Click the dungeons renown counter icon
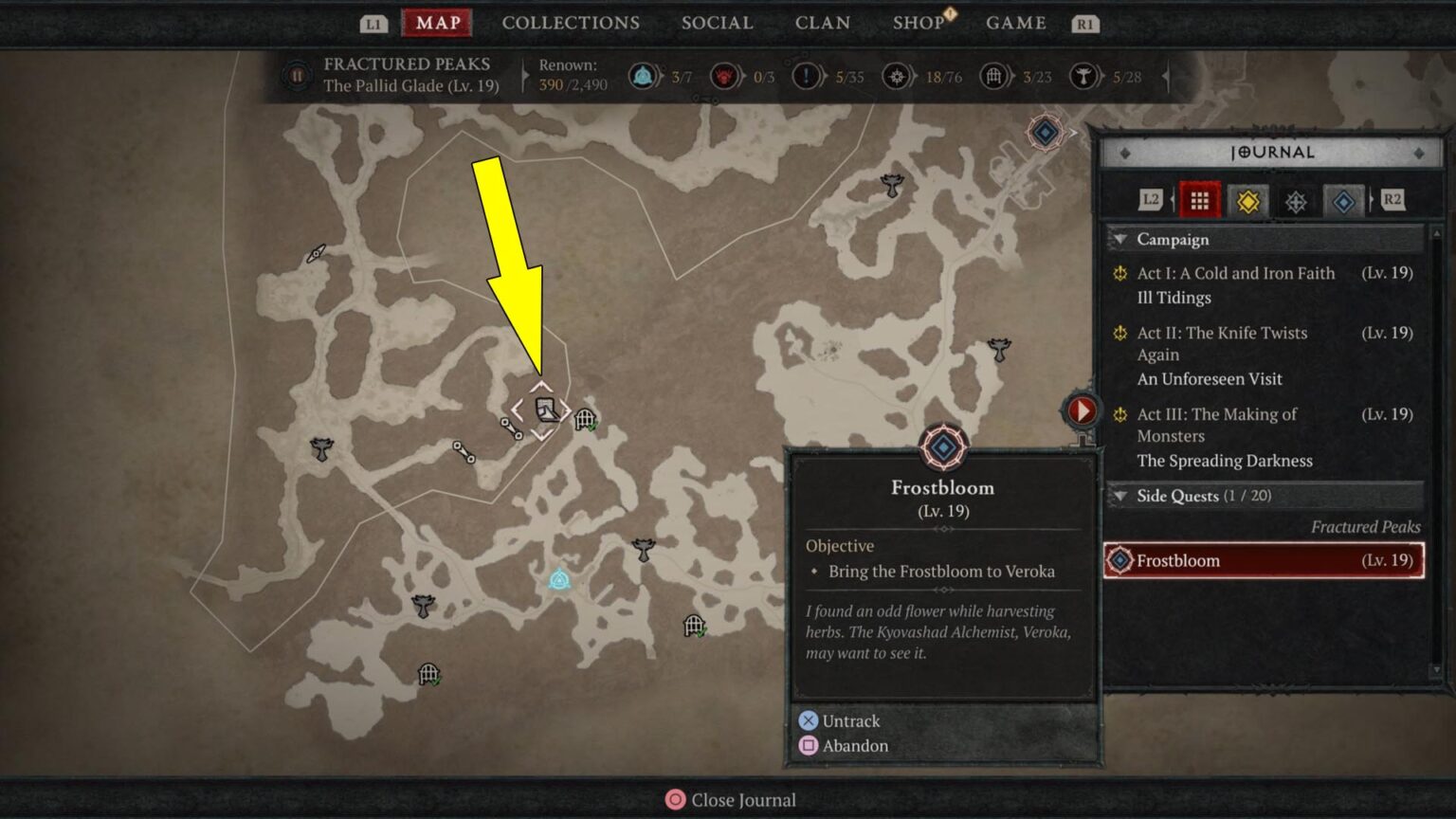 (x=993, y=77)
